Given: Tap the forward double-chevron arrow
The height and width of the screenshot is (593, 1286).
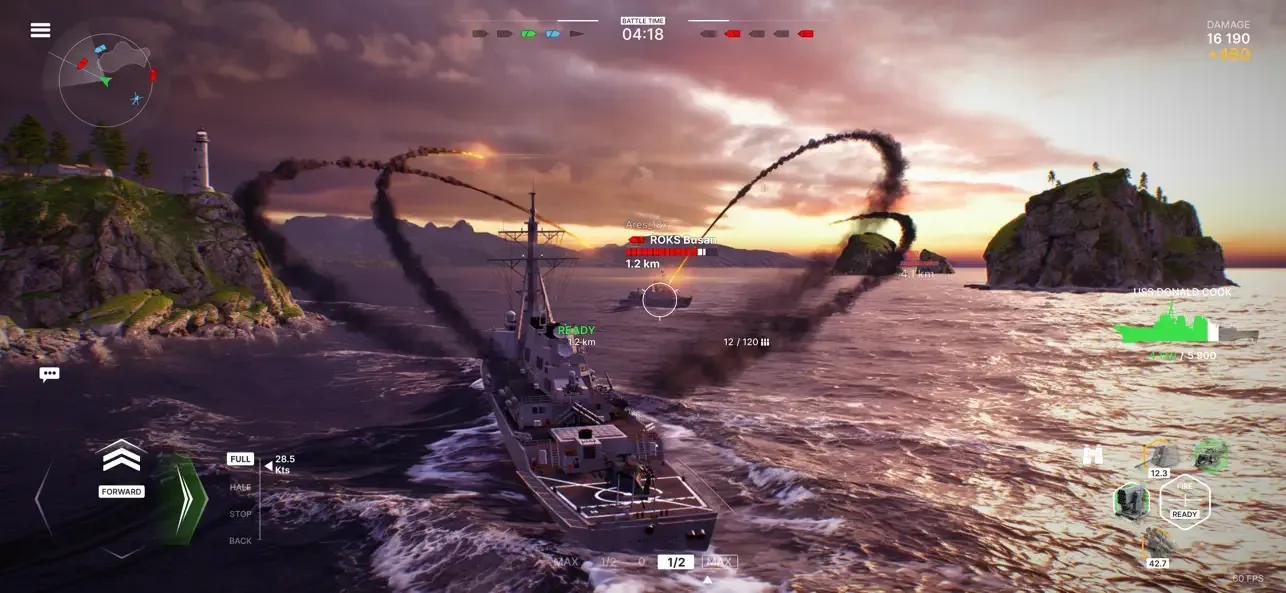Looking at the screenshot, I should pos(121,458).
